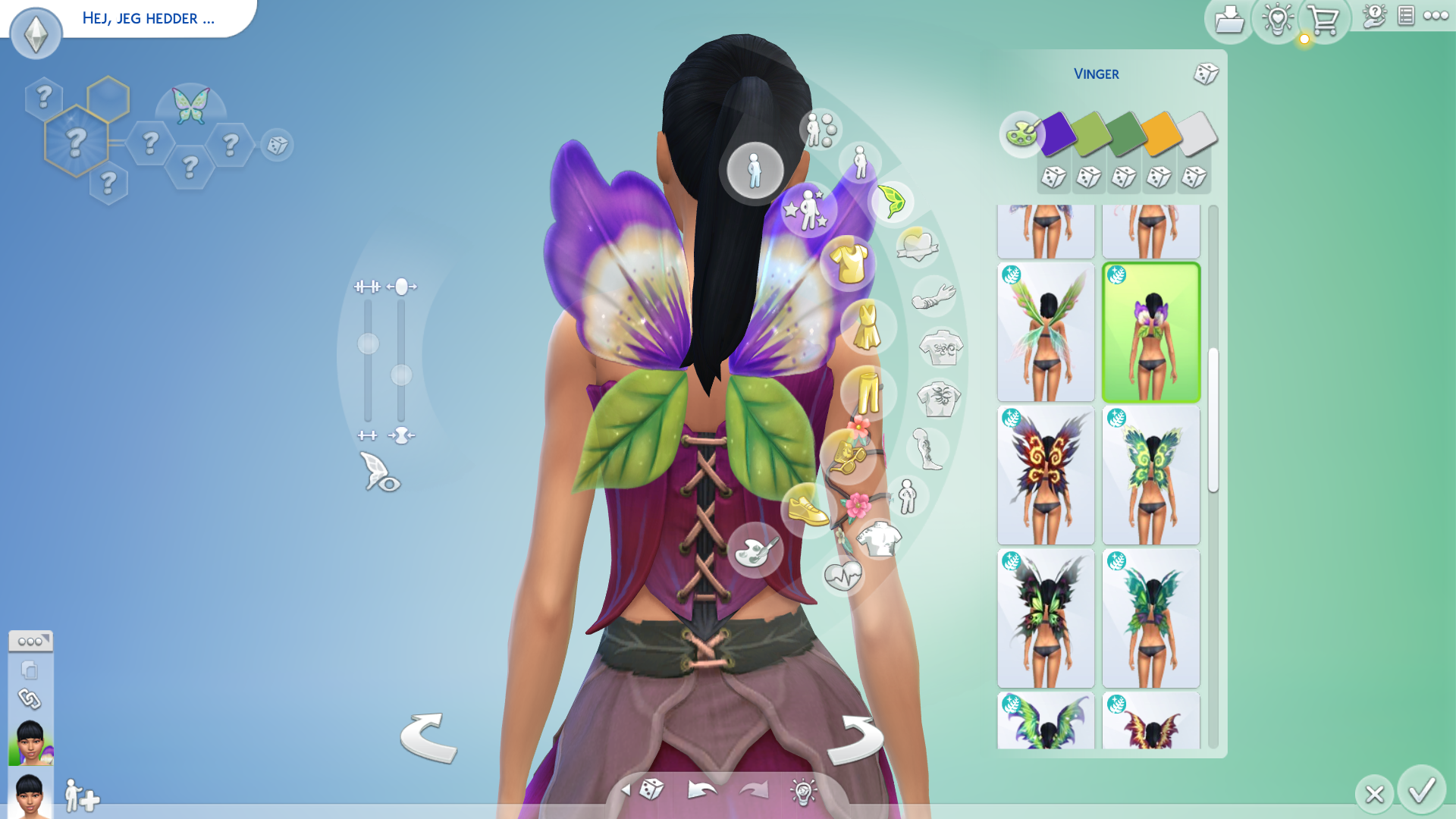1456x819 pixels.
Task: Open the yellow shoes category
Action: (808, 510)
